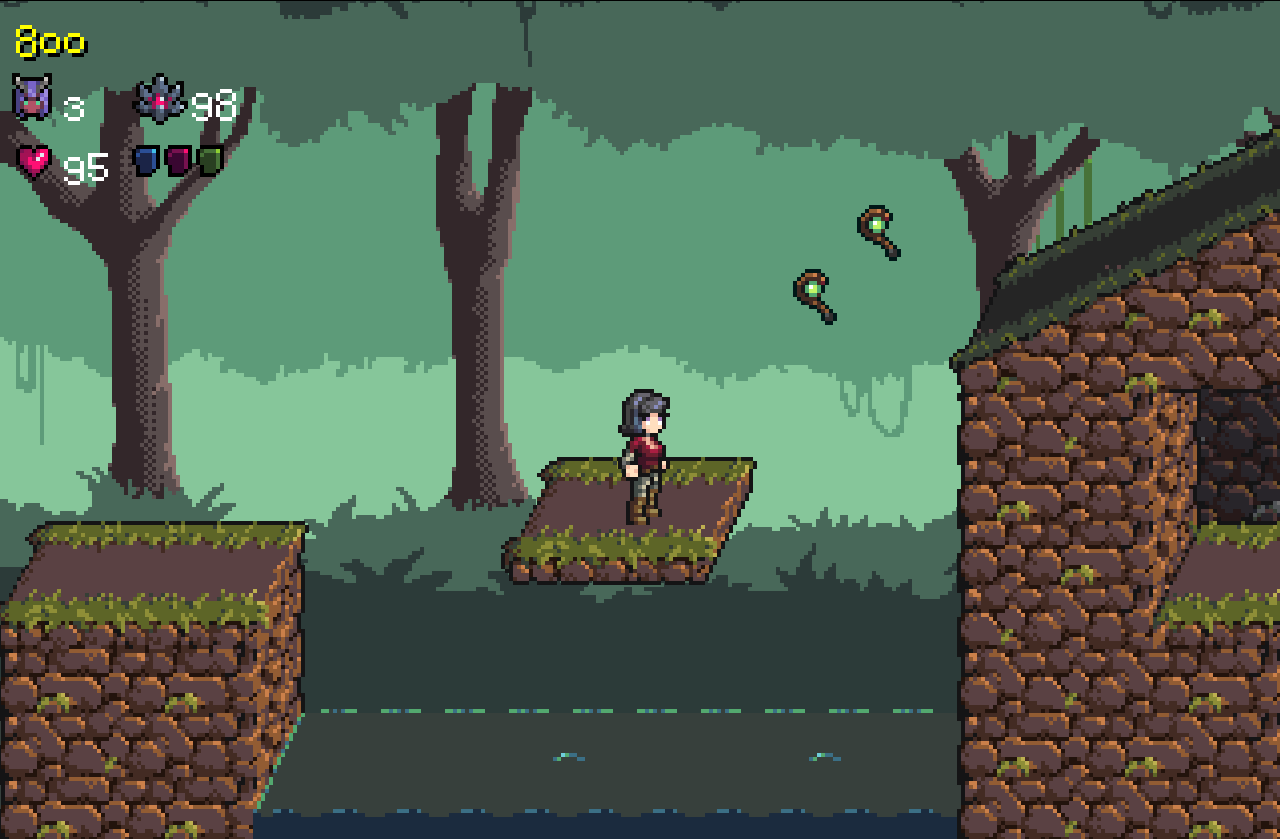Click the lower green-orb staff pickup
This screenshot has height=839, width=1280.
(x=815, y=297)
